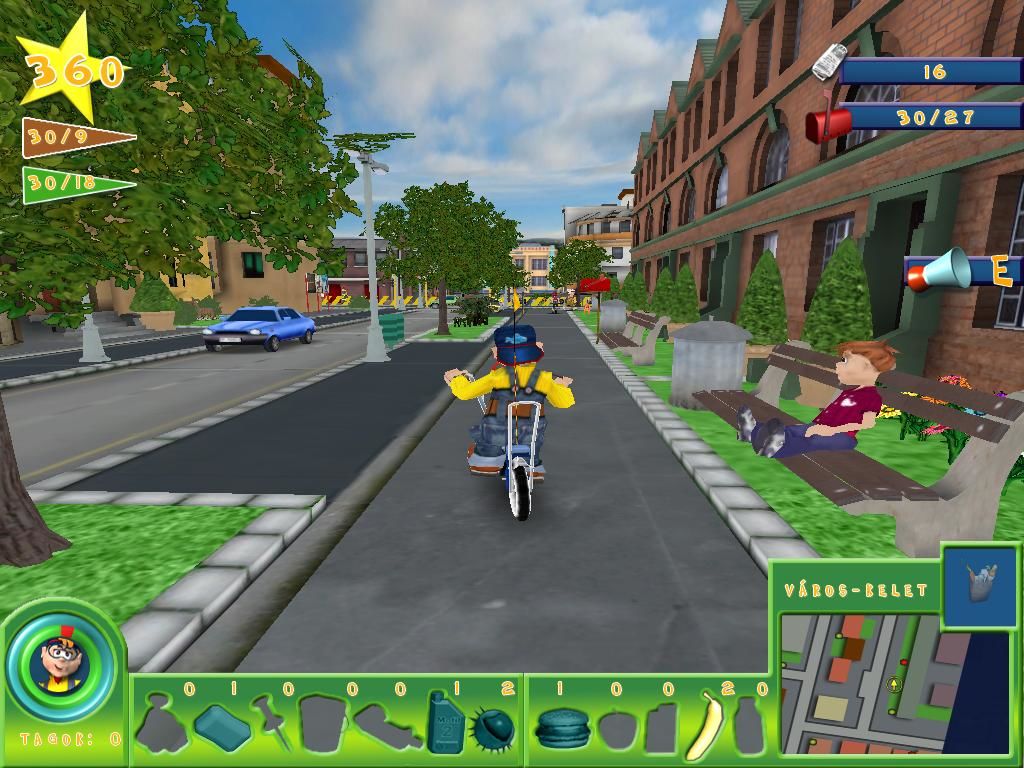Viewport: 1024px width, 768px height.
Task: Select the oil can item slot
Action: [443, 721]
